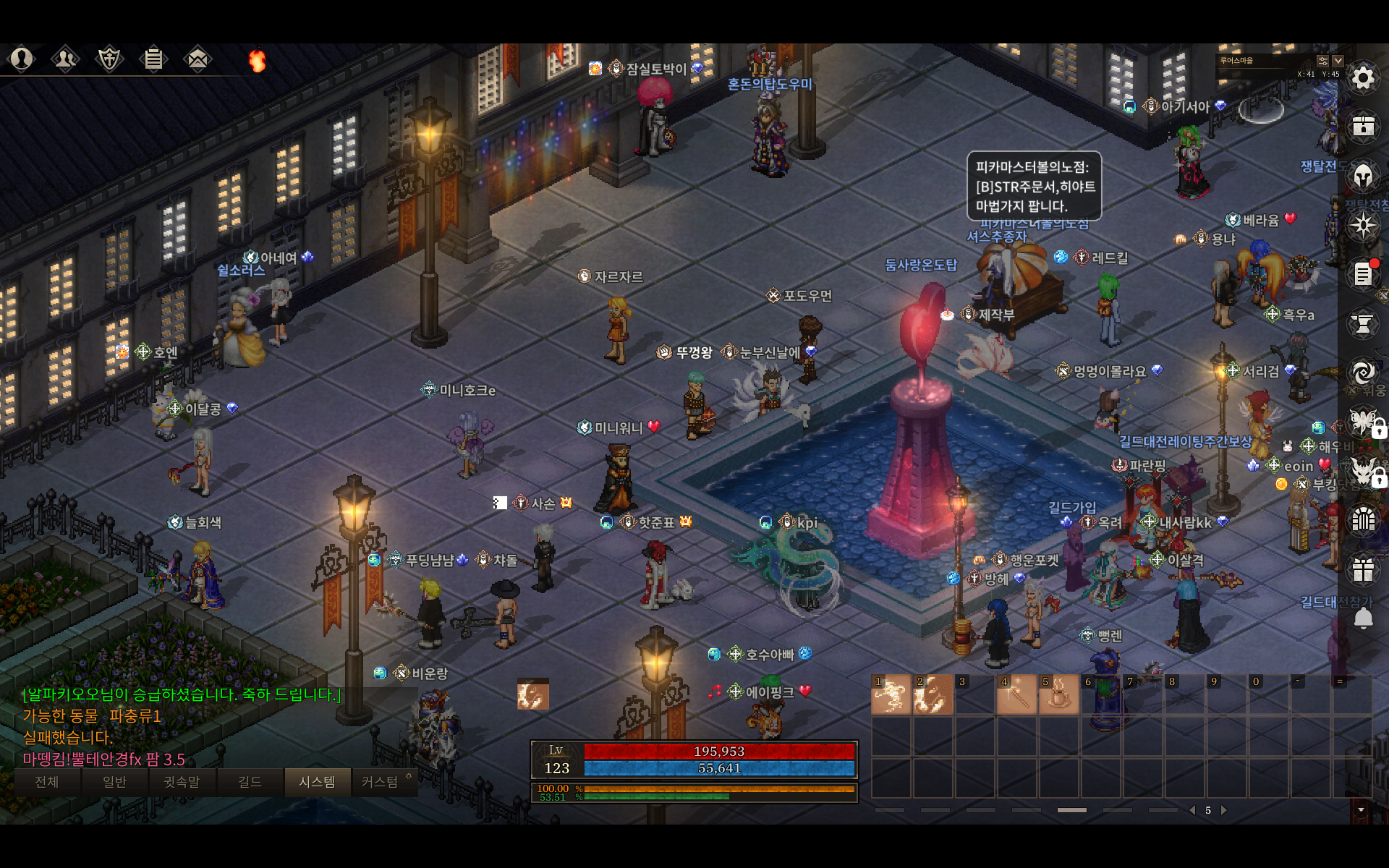Click the flame buff icon
The image size is (1389, 868).
(257, 61)
